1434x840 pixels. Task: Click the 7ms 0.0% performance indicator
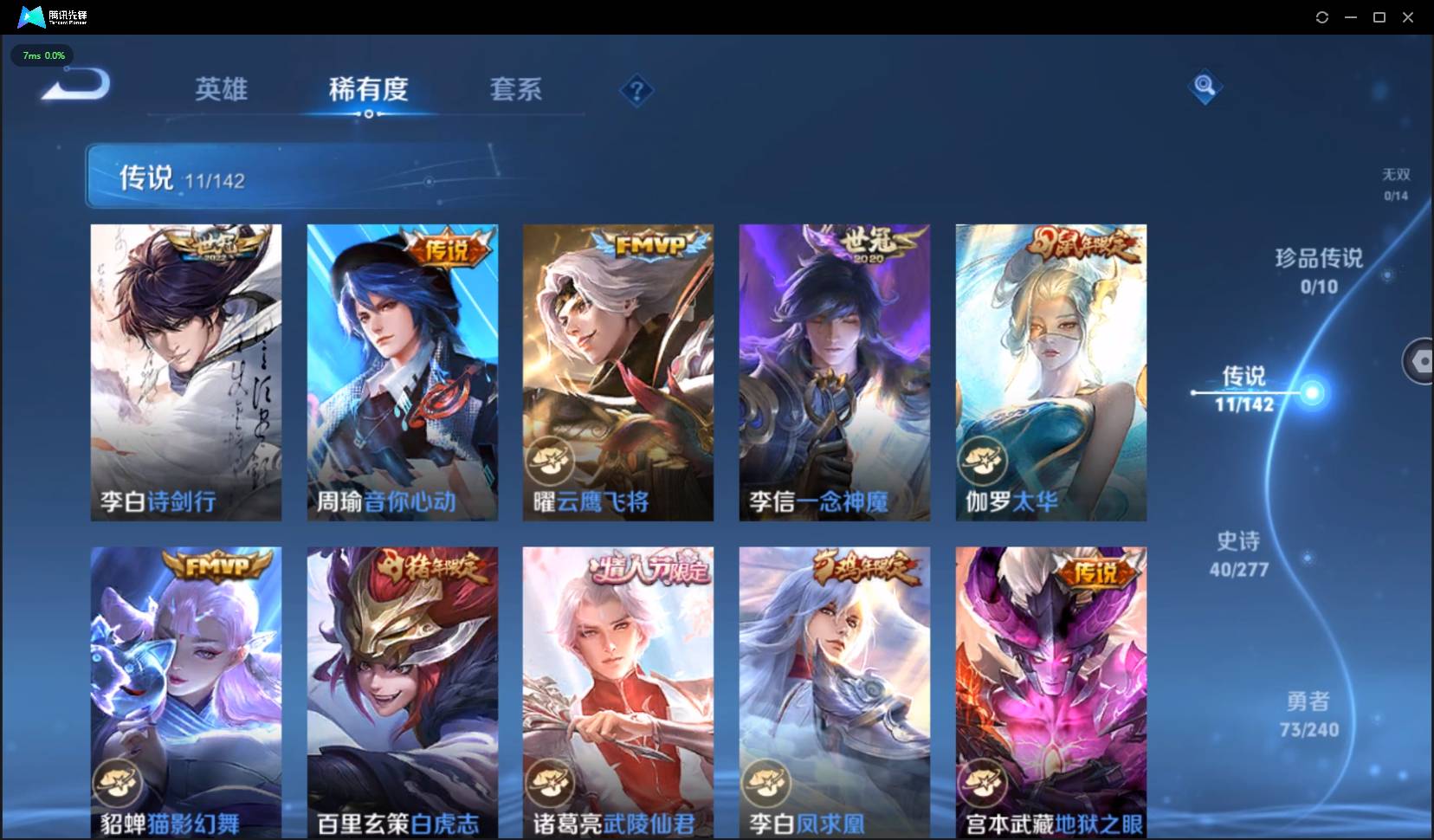(x=42, y=55)
